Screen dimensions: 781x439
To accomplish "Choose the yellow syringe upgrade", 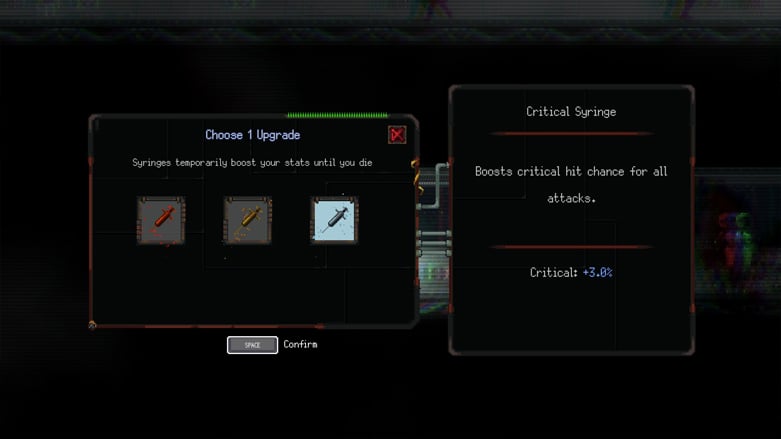I will click(247, 220).
